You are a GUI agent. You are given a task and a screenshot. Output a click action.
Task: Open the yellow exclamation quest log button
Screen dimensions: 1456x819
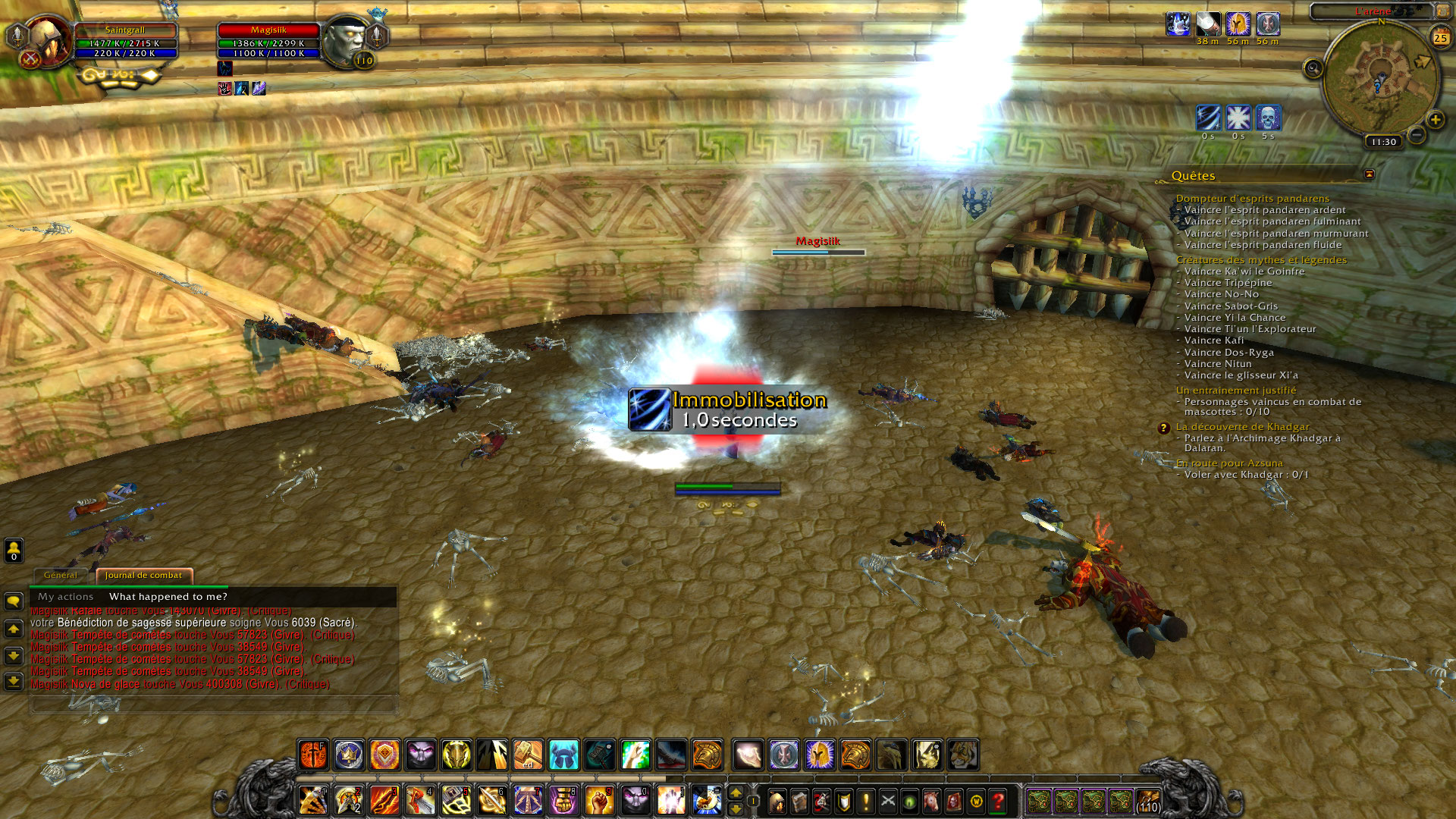[865, 801]
